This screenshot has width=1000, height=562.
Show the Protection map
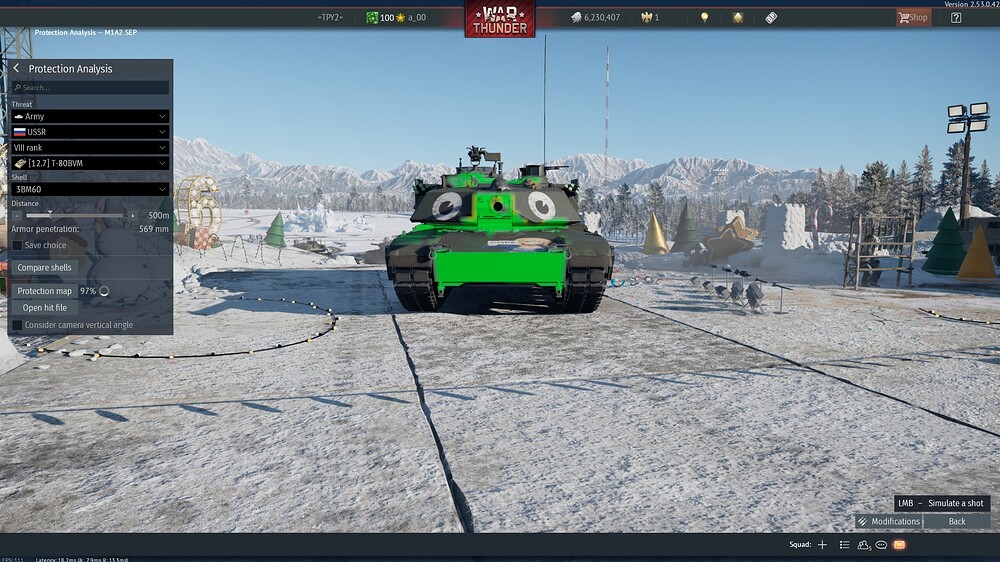coord(44,291)
